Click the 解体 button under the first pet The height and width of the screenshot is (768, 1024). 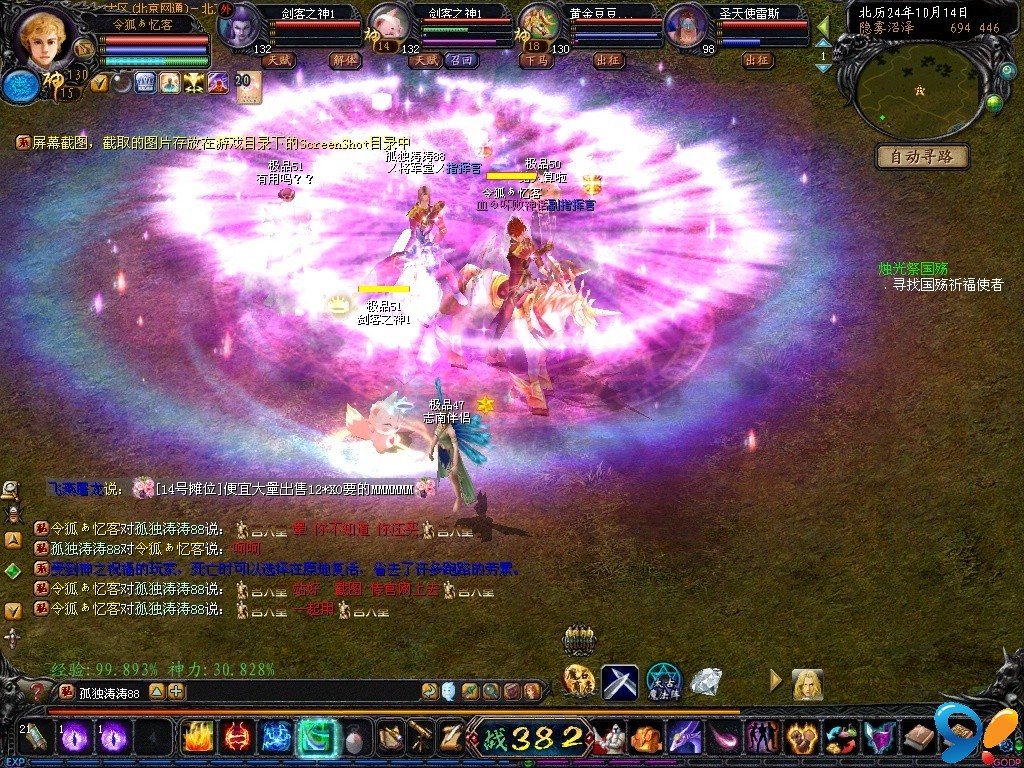(x=345, y=60)
